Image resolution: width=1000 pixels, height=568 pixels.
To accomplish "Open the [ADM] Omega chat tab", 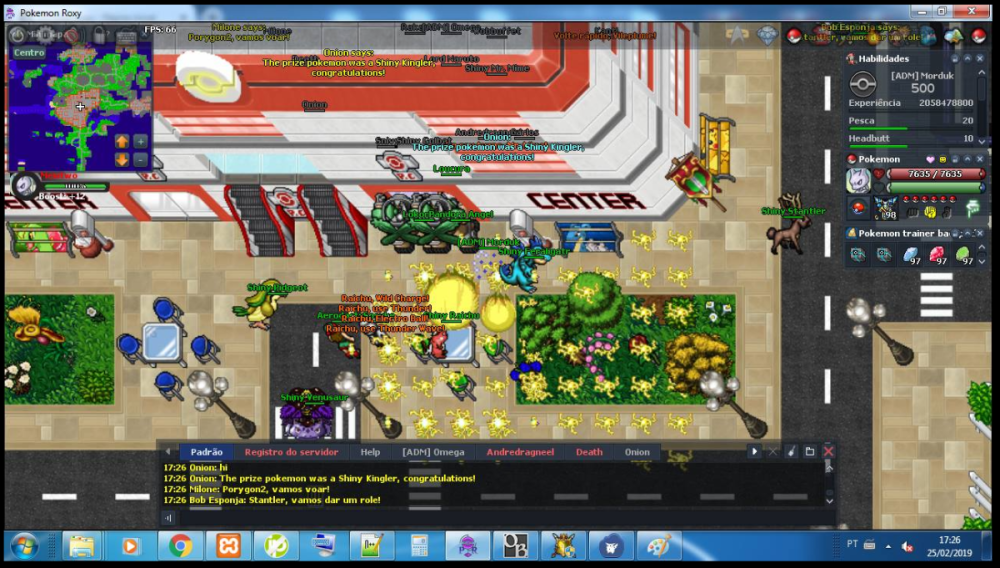I will [433, 452].
